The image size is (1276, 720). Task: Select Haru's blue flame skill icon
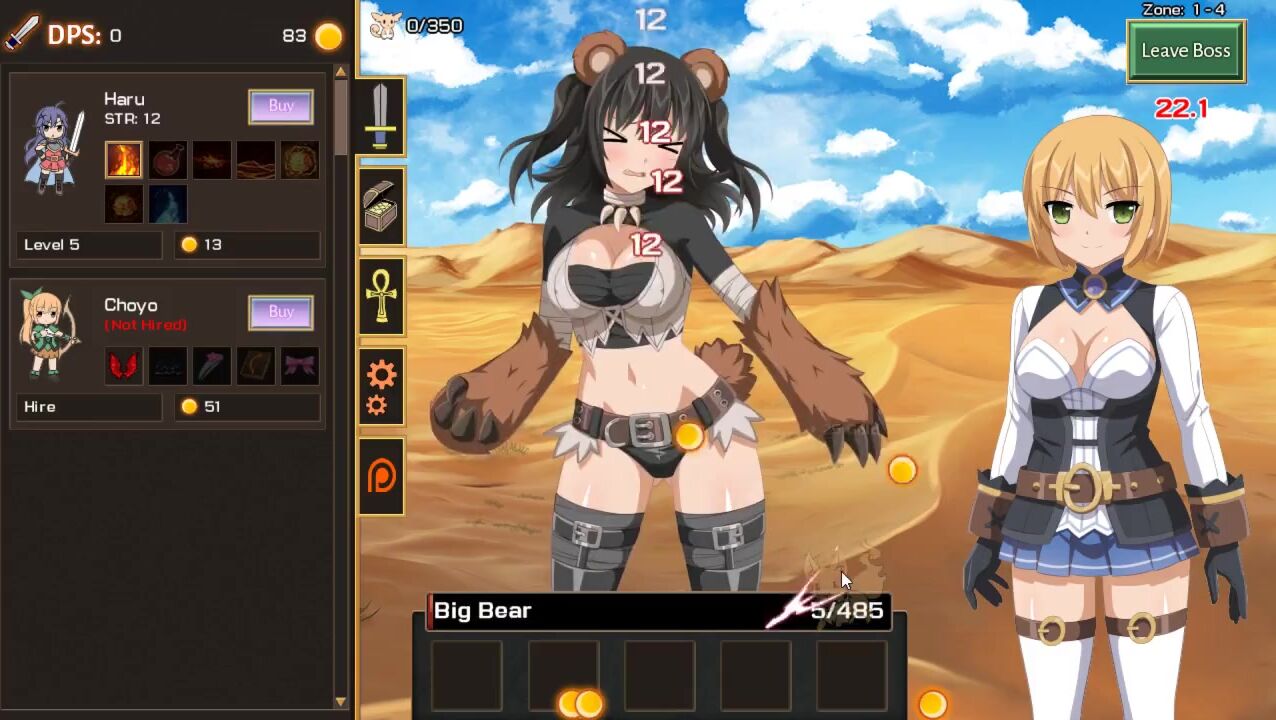point(168,204)
